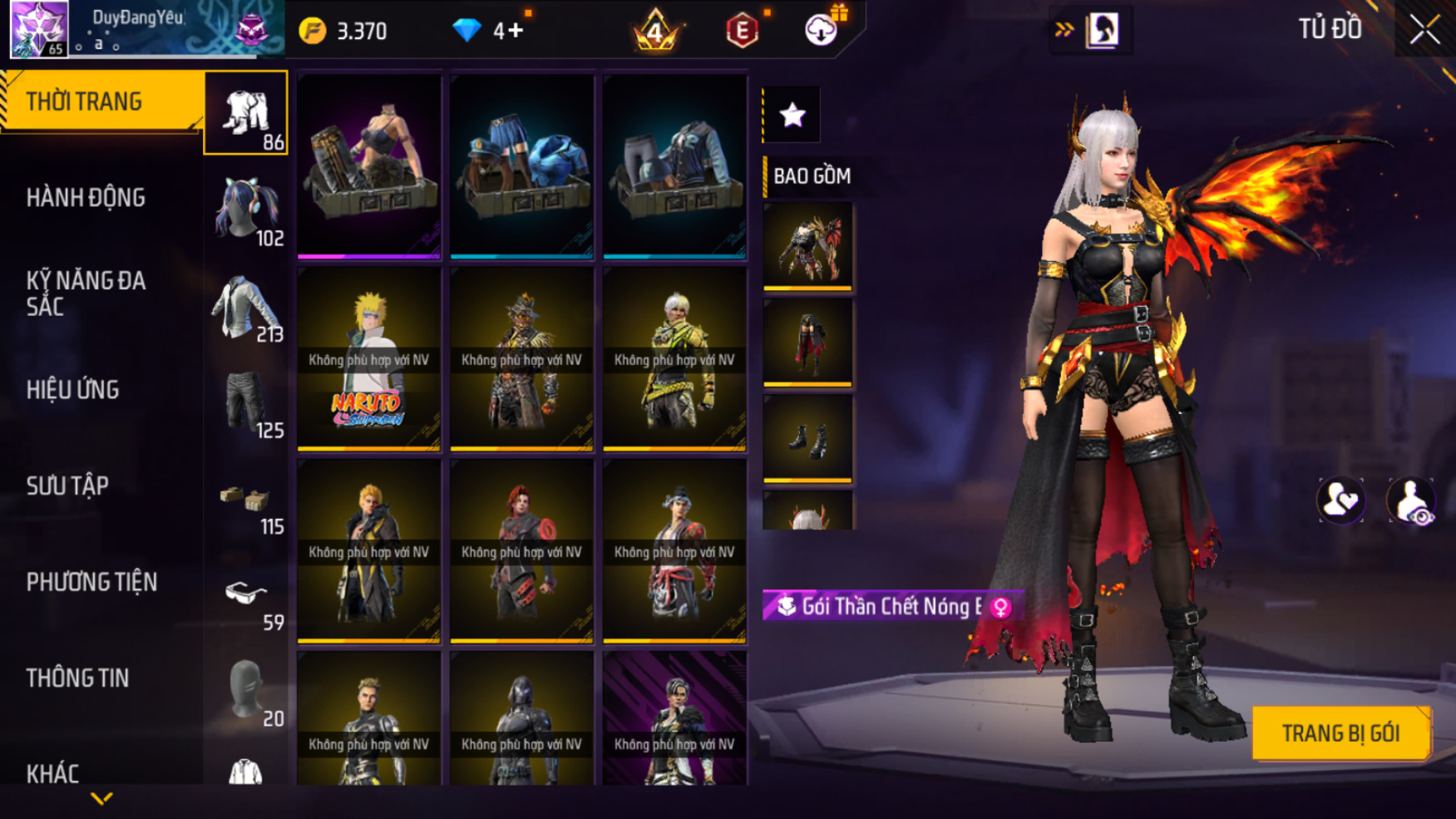Go to the Sưu Tập tab
The height and width of the screenshot is (819, 1456).
pos(67,486)
